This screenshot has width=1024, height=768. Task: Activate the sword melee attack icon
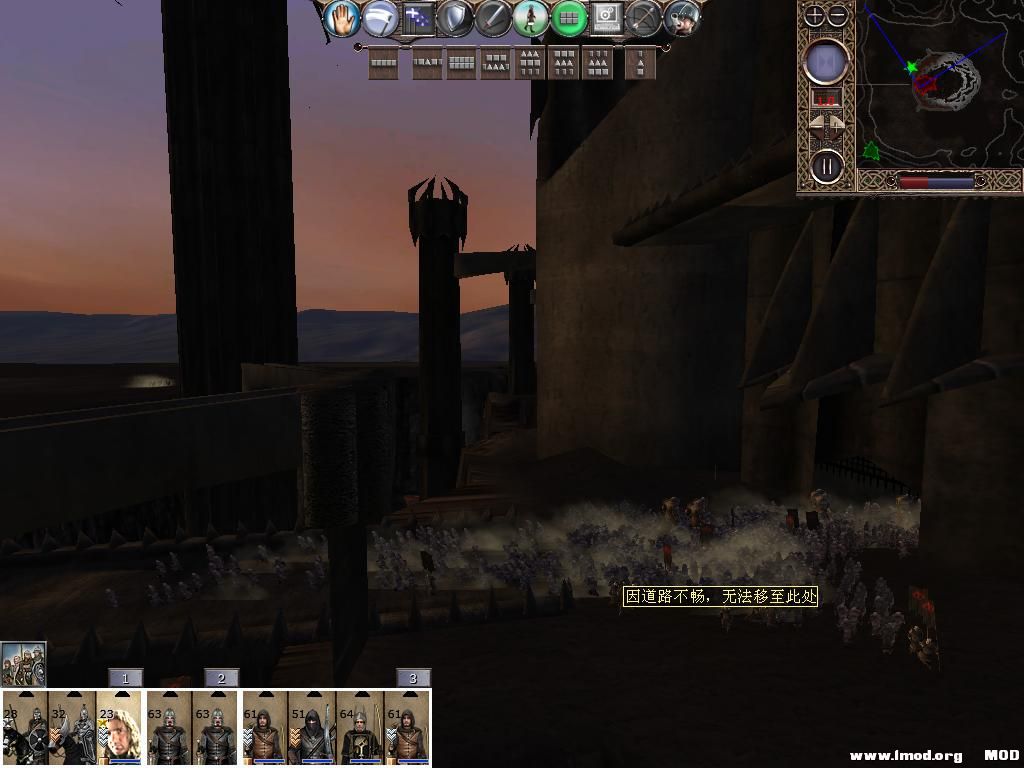coord(493,18)
